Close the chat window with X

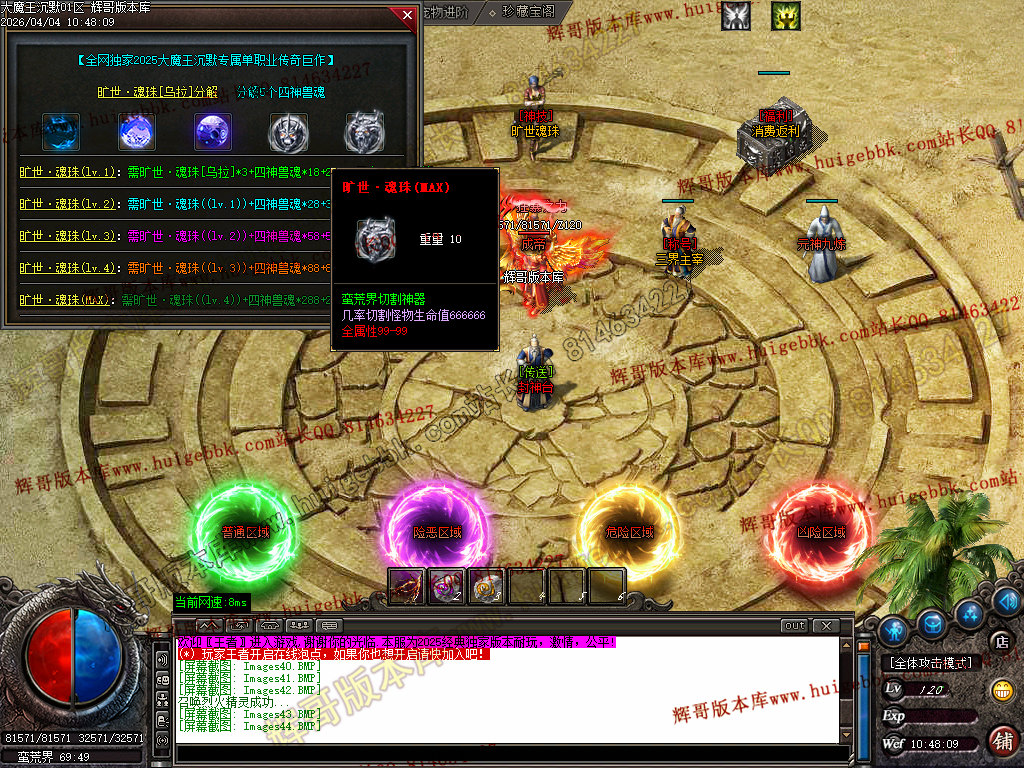click(825, 626)
